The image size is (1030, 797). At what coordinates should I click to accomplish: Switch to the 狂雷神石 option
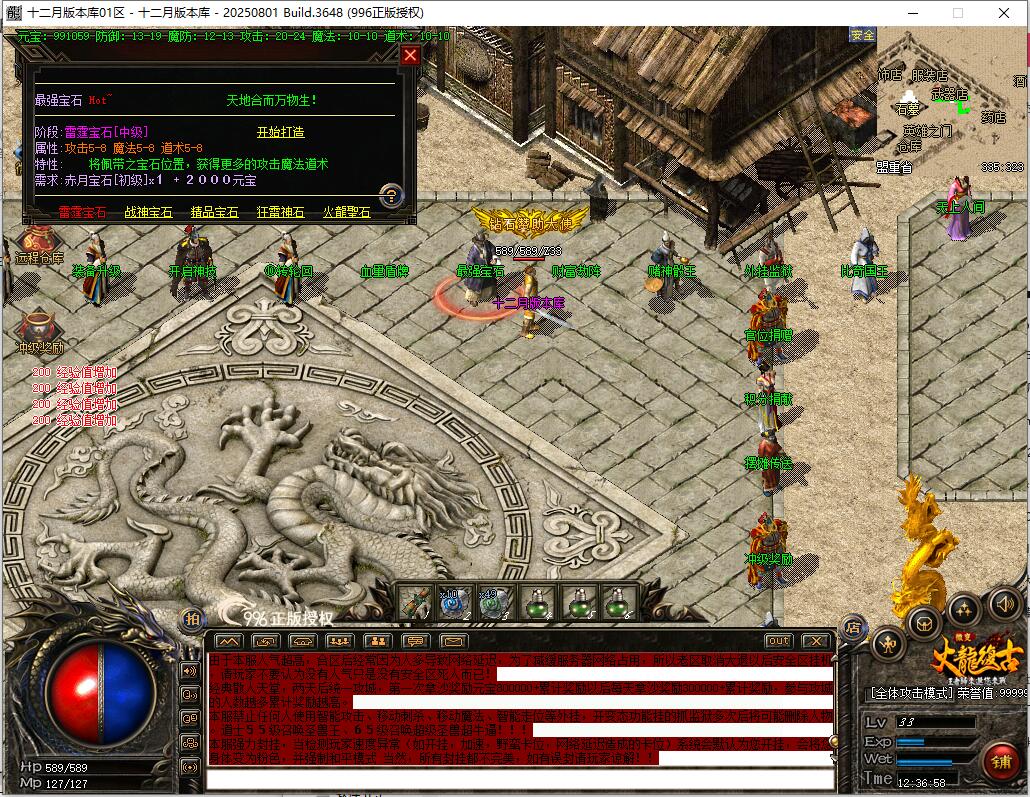(280, 212)
